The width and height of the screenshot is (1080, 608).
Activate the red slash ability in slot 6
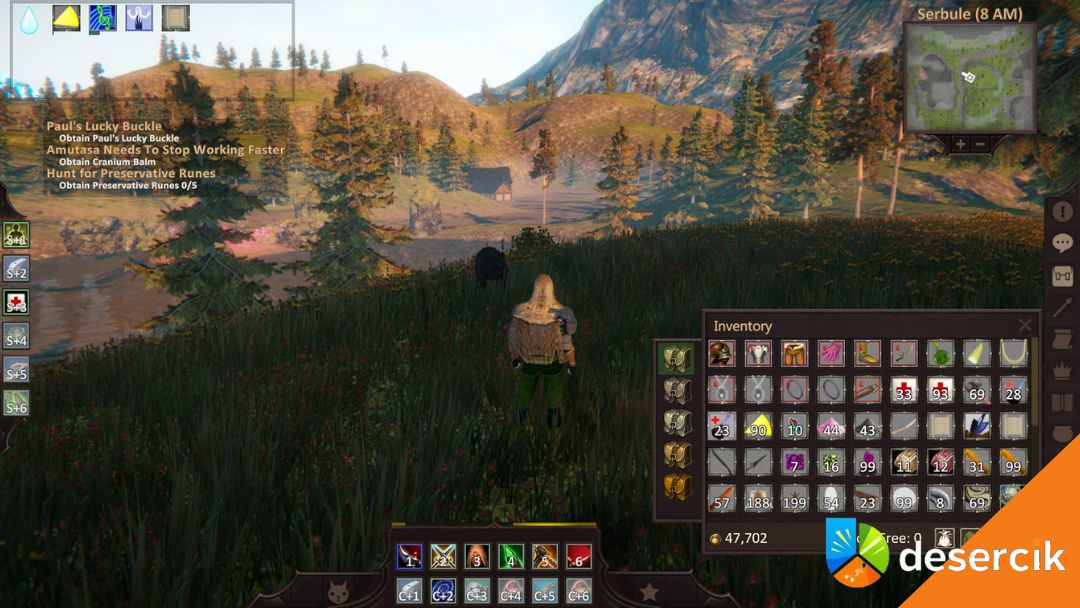coord(579,556)
